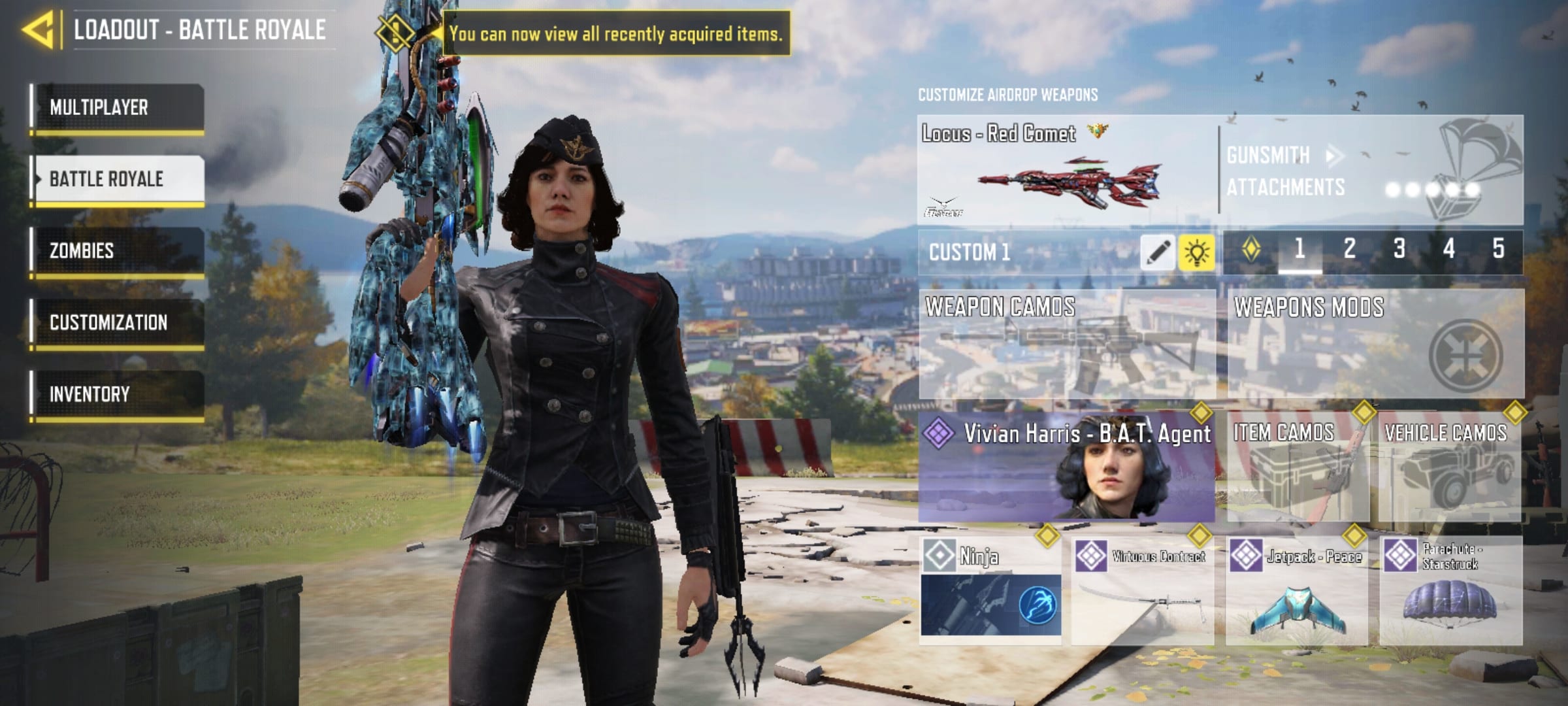Choose custom loadout slot 5
Image resolution: width=1568 pixels, height=706 pixels.
[1498, 250]
